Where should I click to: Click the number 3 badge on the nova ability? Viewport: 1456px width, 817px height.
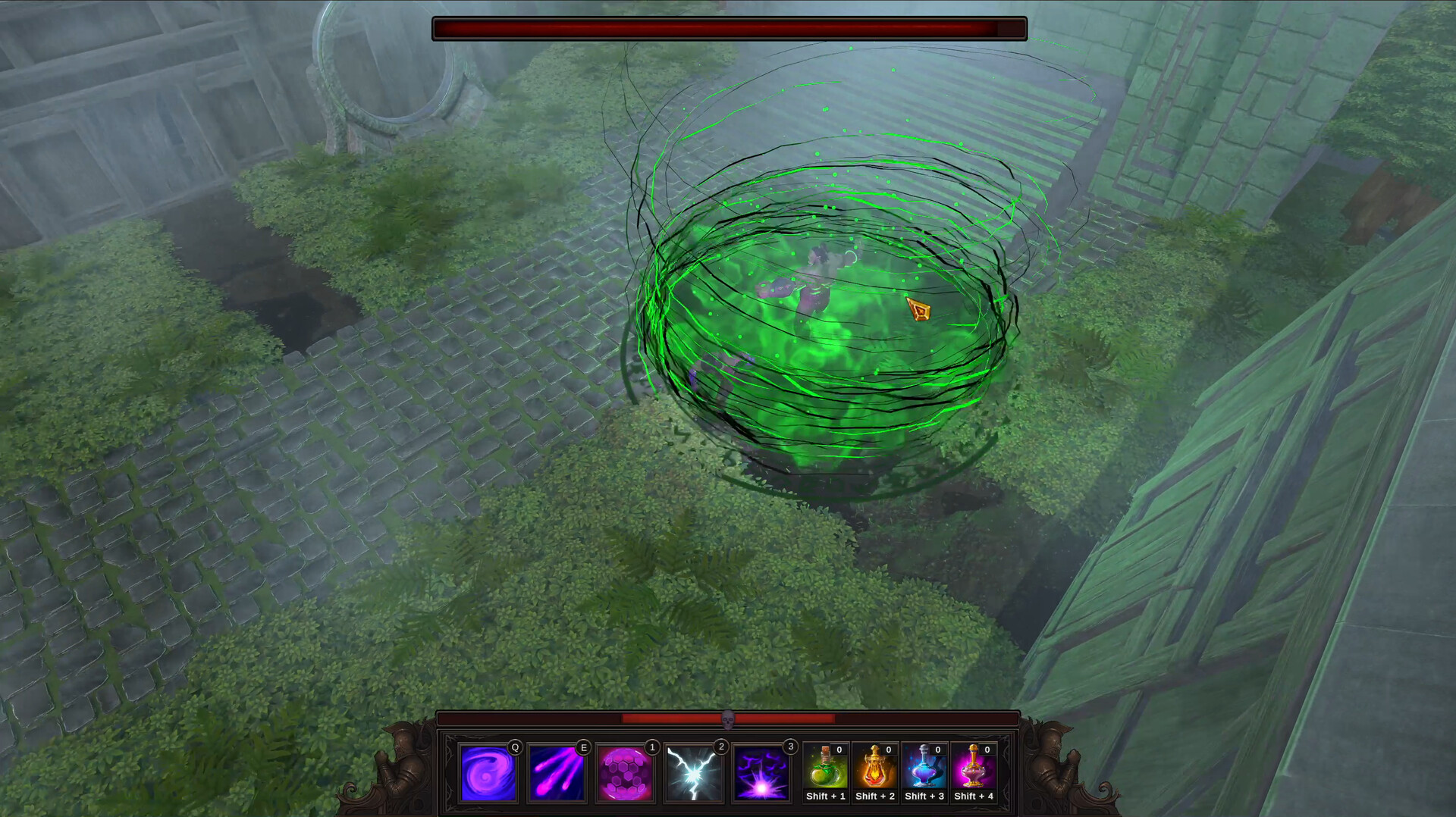[789, 747]
